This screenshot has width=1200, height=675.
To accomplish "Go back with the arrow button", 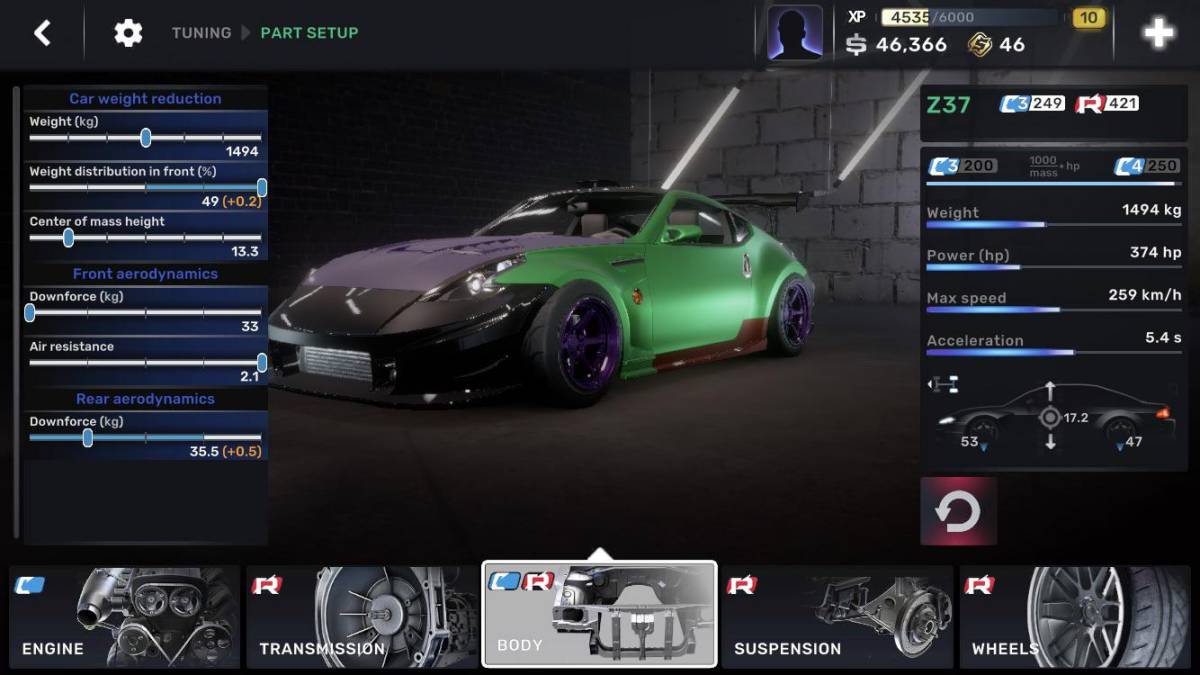I will pos(42,33).
